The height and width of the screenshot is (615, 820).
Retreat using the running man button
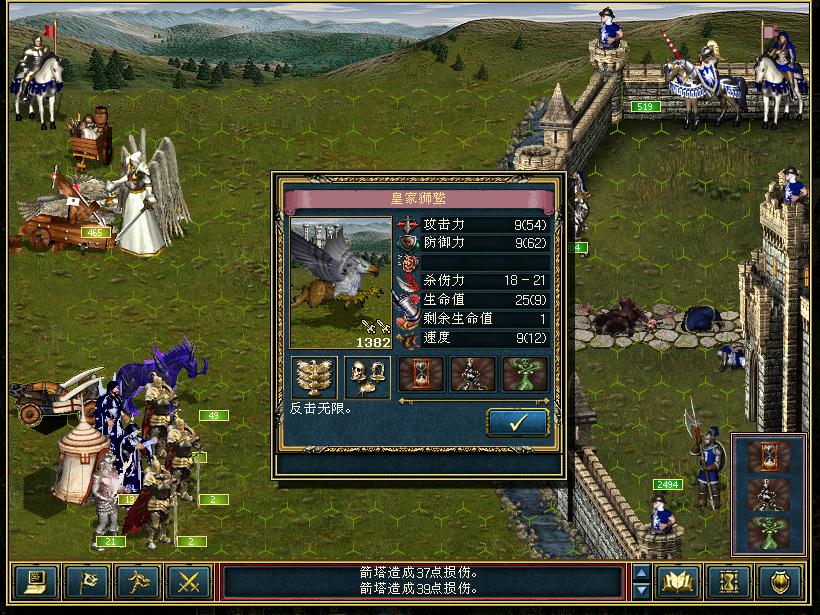(138, 582)
